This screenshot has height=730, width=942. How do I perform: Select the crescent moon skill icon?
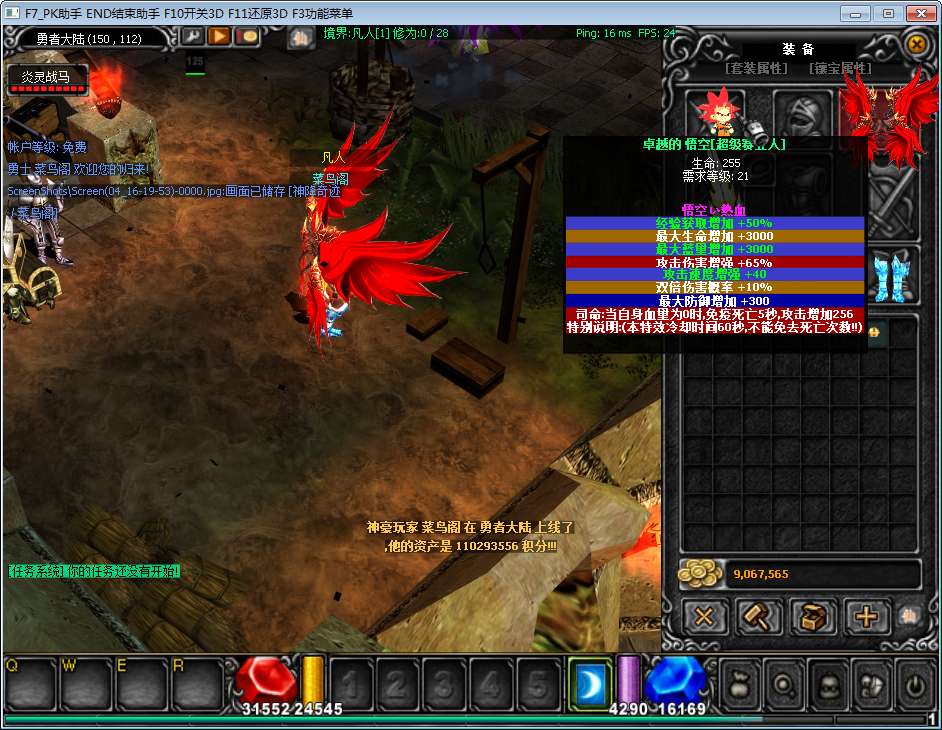590,684
